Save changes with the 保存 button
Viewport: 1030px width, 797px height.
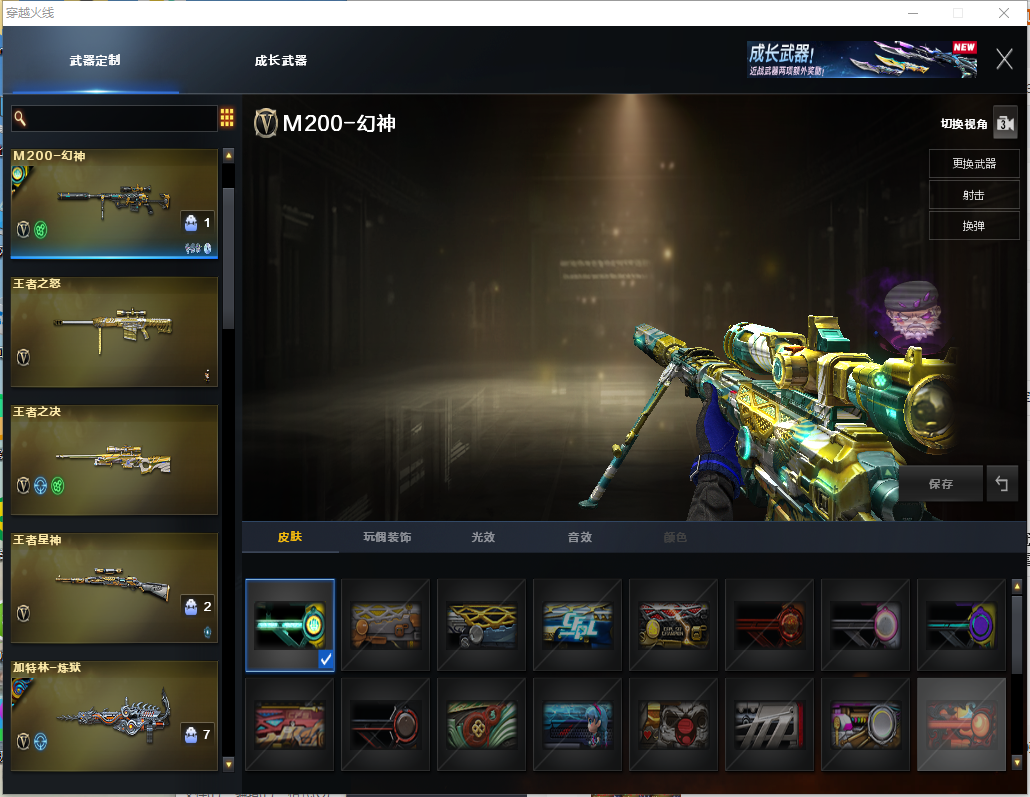[x=940, y=484]
